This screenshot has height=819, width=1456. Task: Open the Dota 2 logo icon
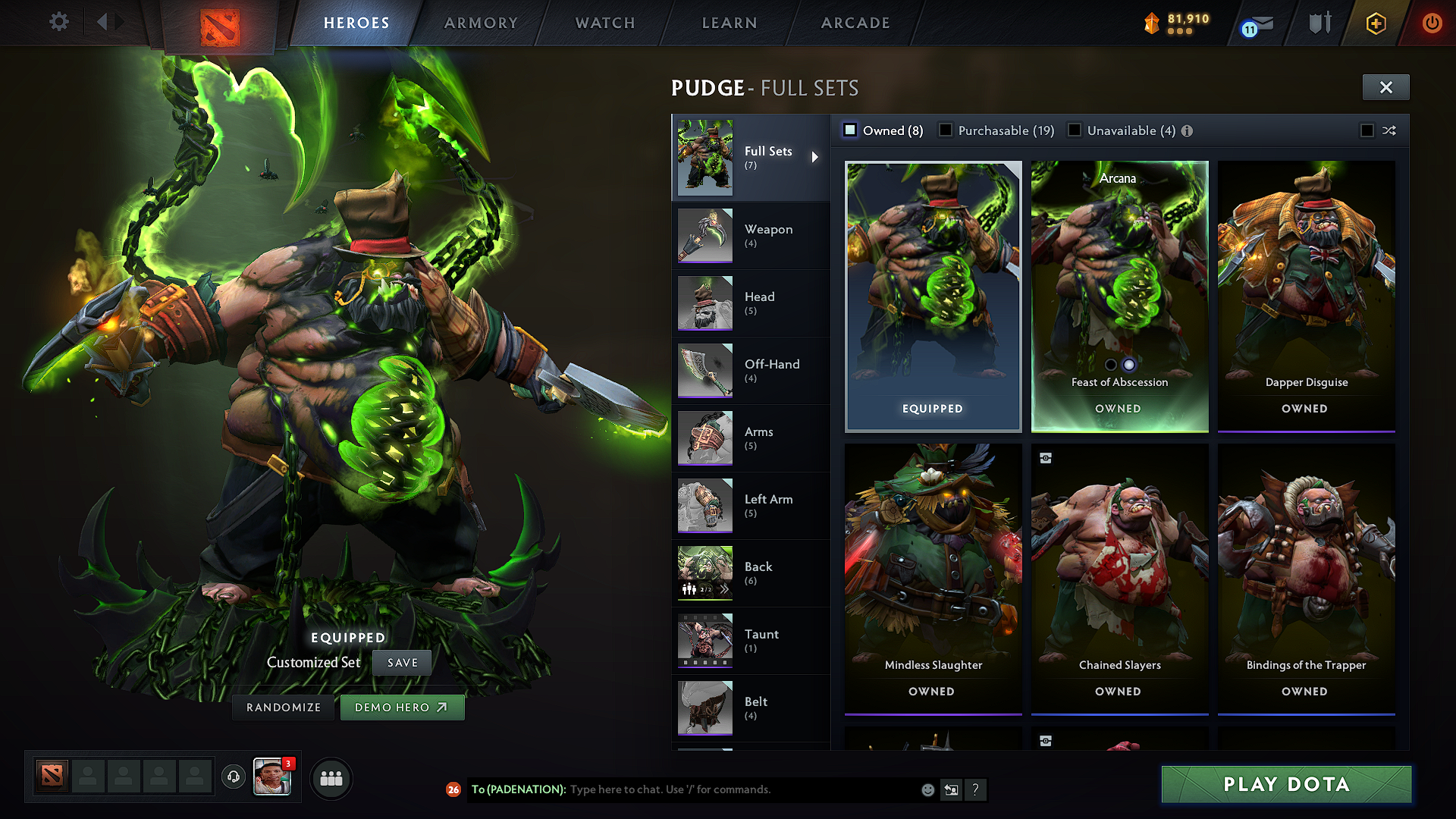coord(219,22)
